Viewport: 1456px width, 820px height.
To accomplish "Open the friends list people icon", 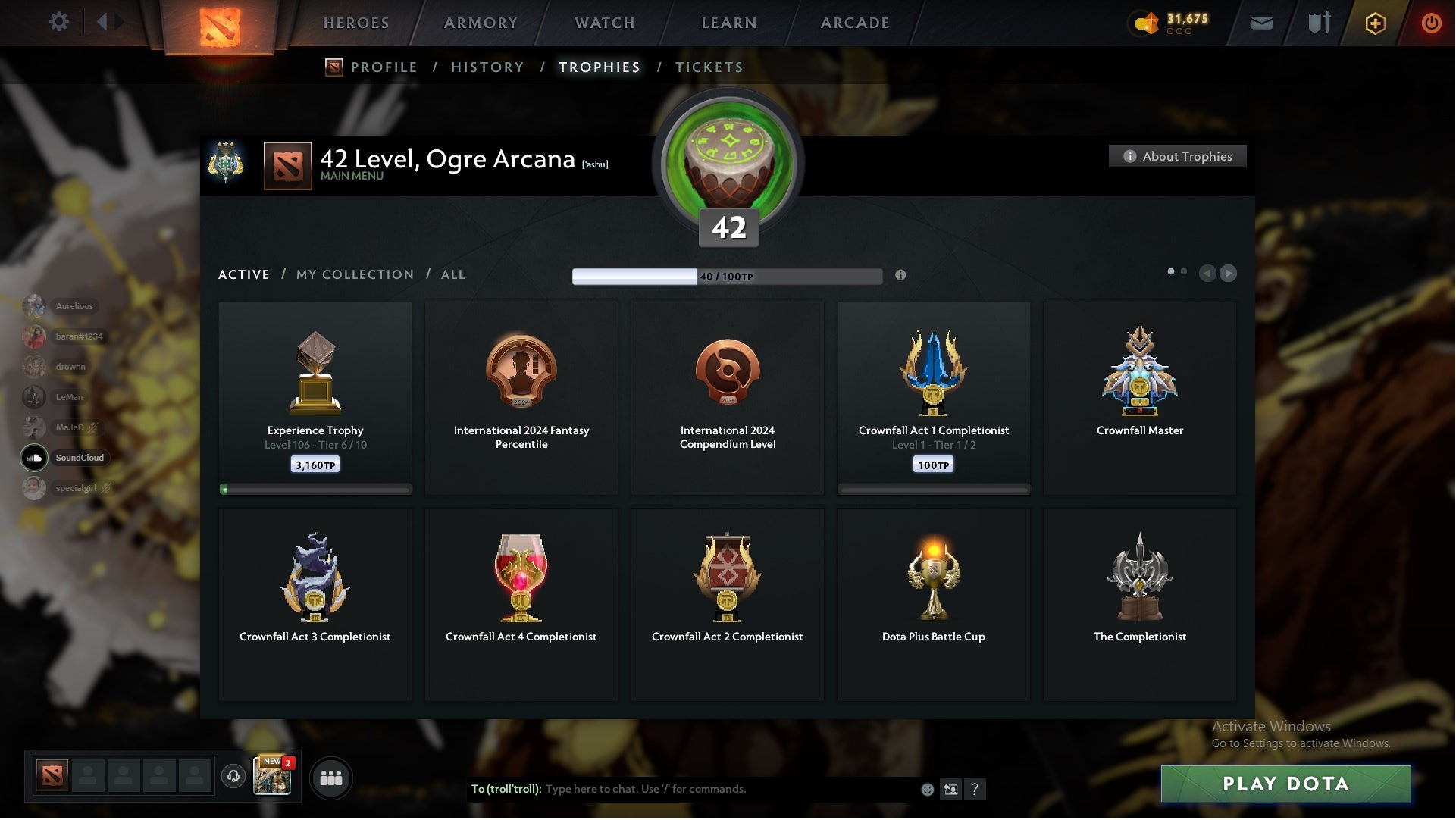I will [x=330, y=778].
